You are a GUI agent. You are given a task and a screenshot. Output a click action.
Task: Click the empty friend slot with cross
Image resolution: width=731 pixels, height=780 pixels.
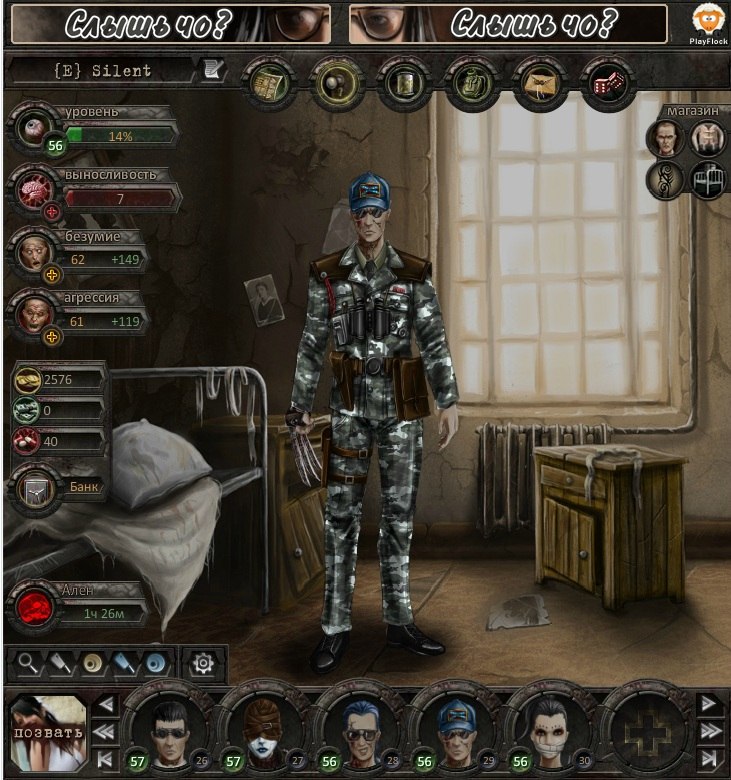(644, 727)
